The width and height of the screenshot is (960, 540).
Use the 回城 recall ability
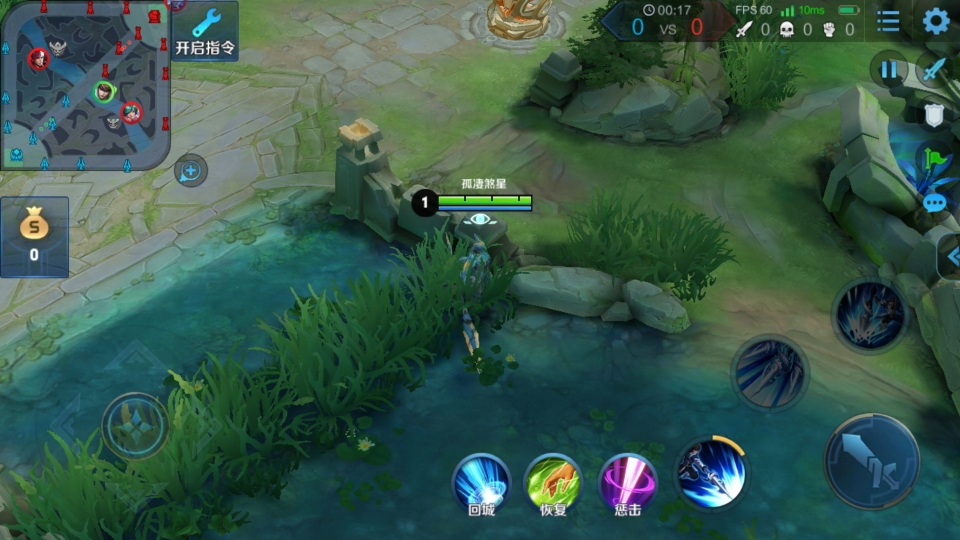(481, 483)
